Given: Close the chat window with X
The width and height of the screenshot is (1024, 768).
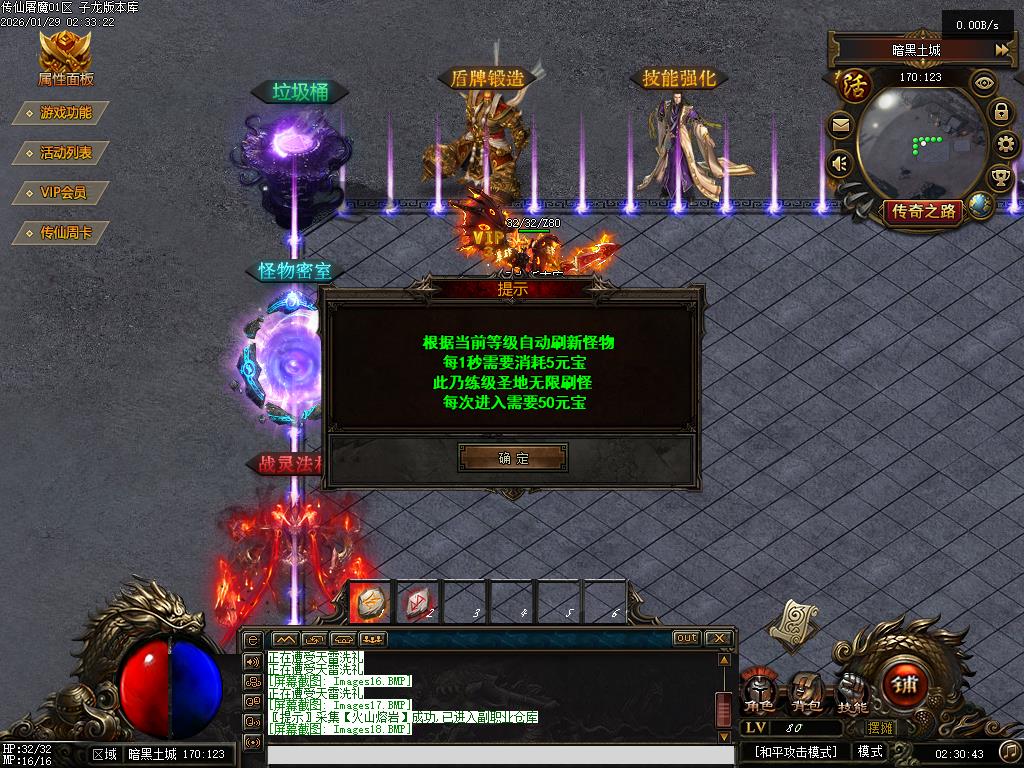Looking at the screenshot, I should 719,638.
